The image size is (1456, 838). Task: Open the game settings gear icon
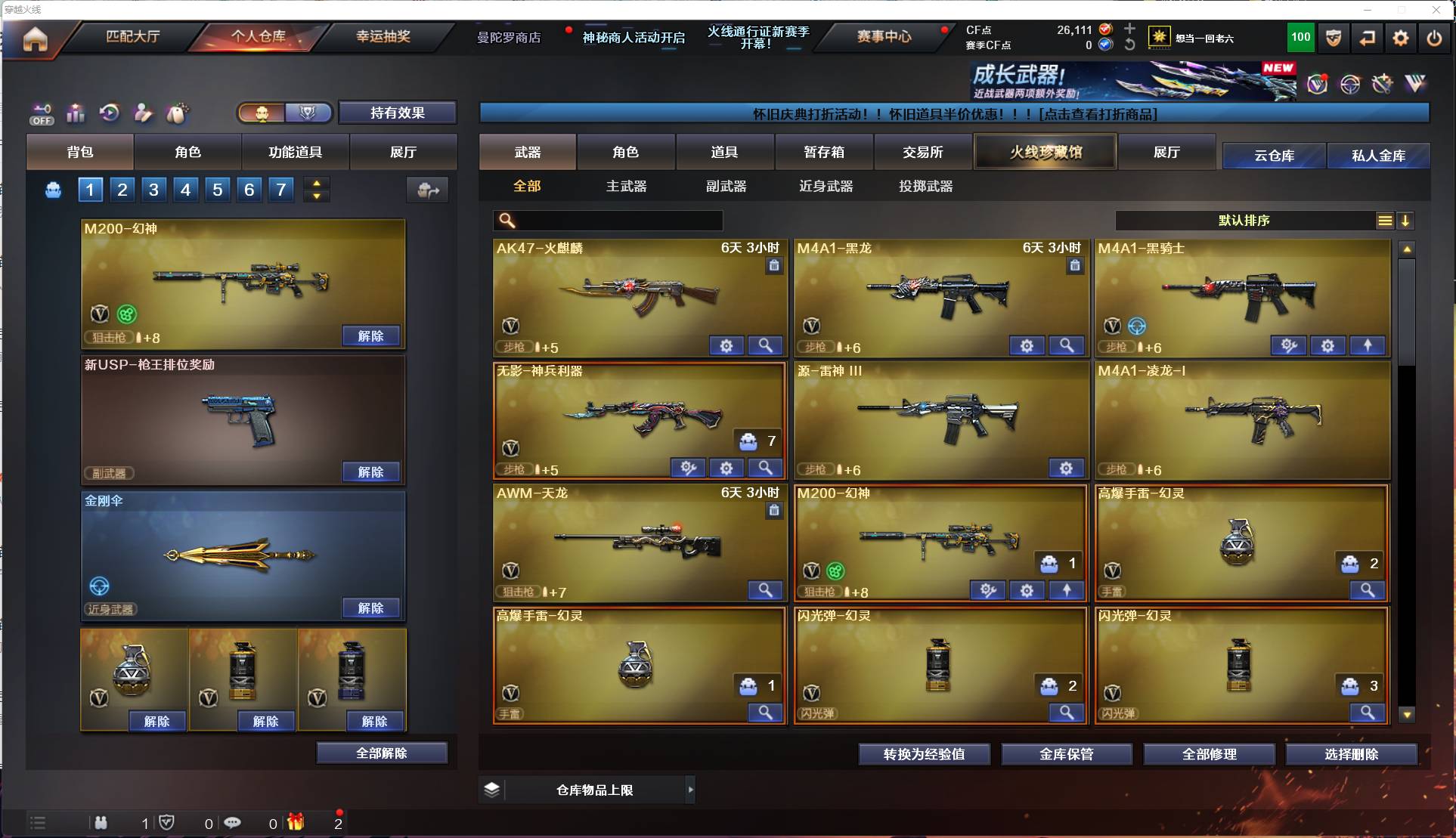tap(1401, 37)
